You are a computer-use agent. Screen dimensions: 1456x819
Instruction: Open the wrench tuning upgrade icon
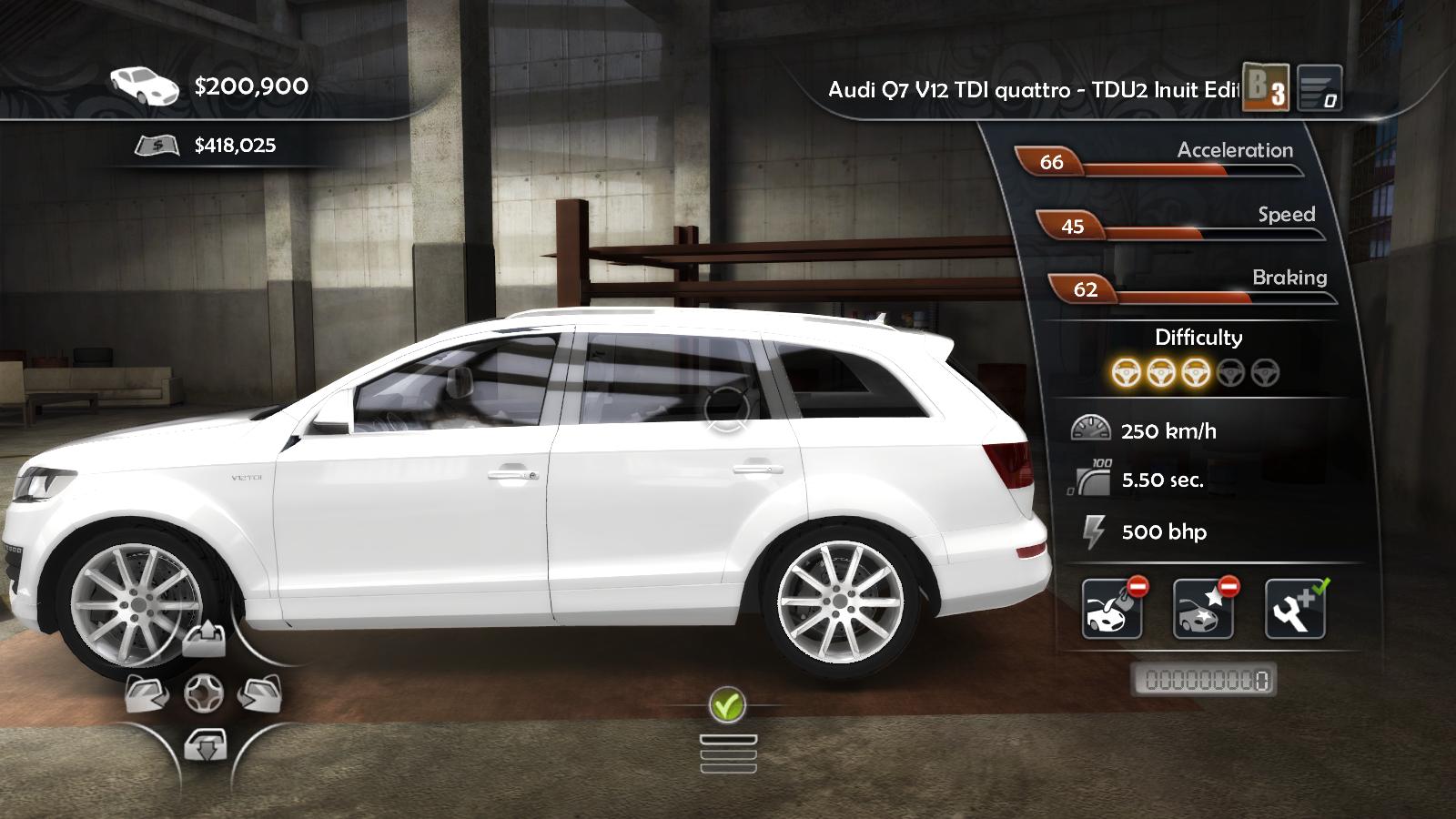1295,609
